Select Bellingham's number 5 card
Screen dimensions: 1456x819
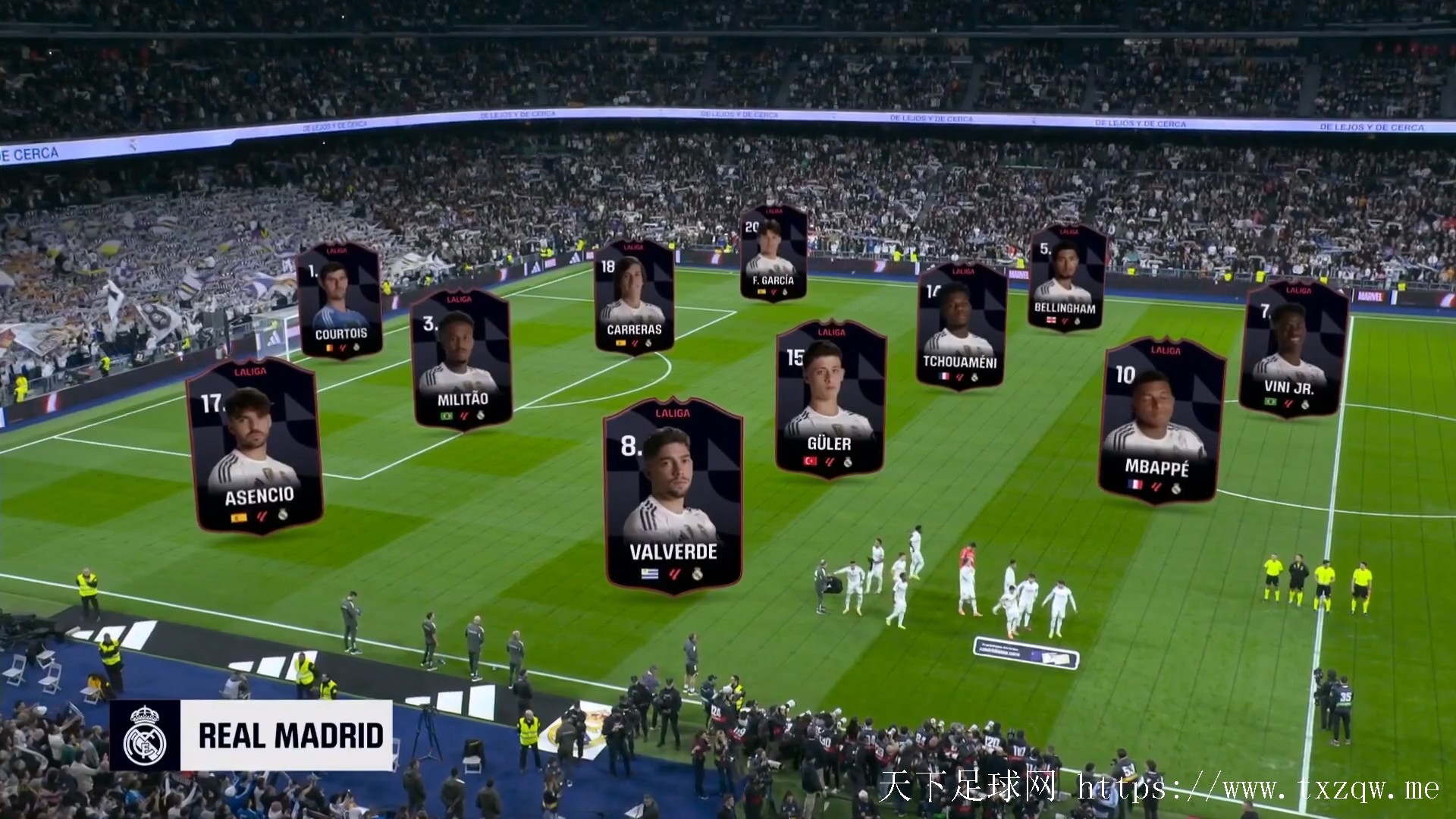(x=1065, y=278)
